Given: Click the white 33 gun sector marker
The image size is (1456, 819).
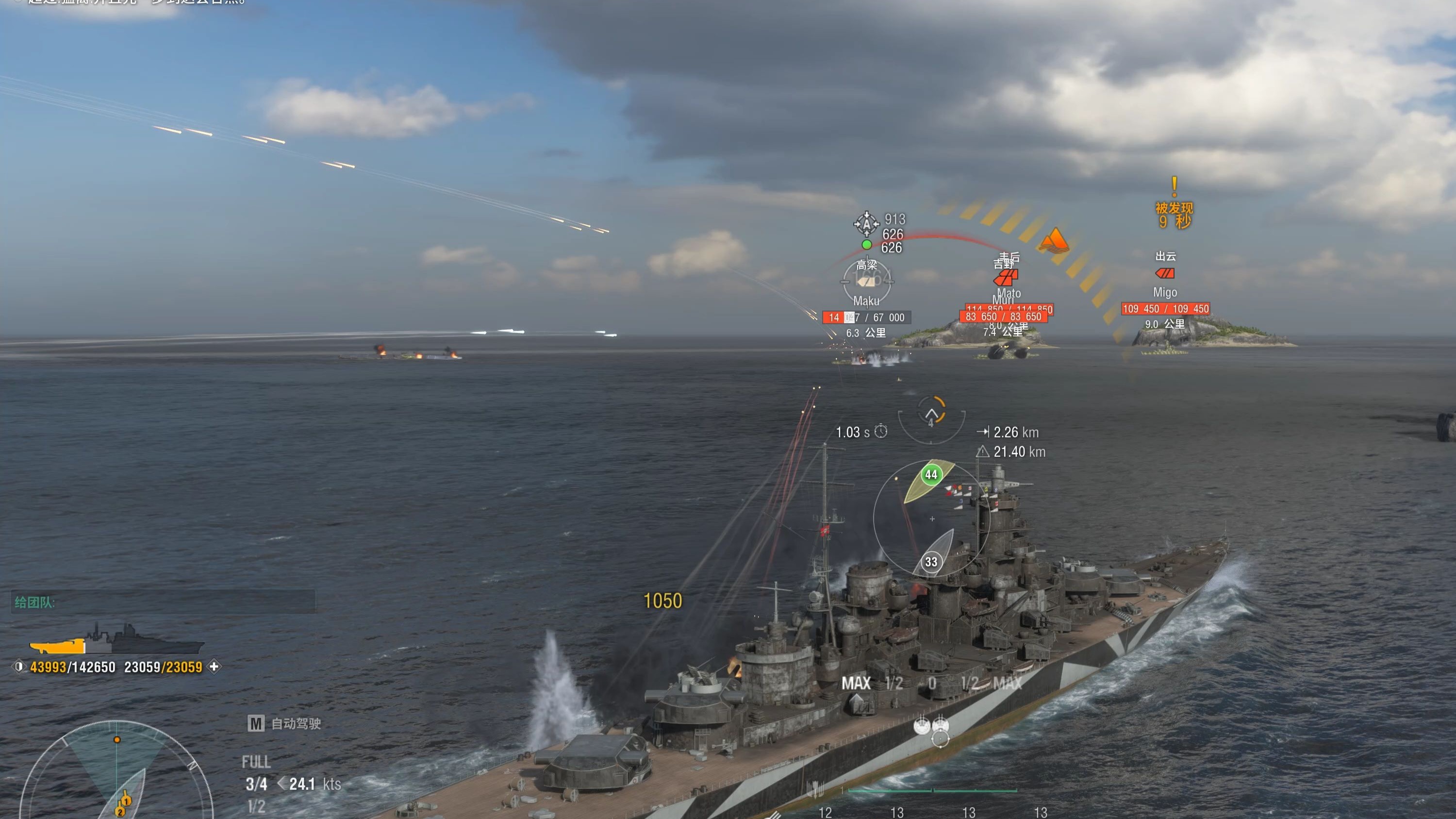Looking at the screenshot, I should pos(931,562).
